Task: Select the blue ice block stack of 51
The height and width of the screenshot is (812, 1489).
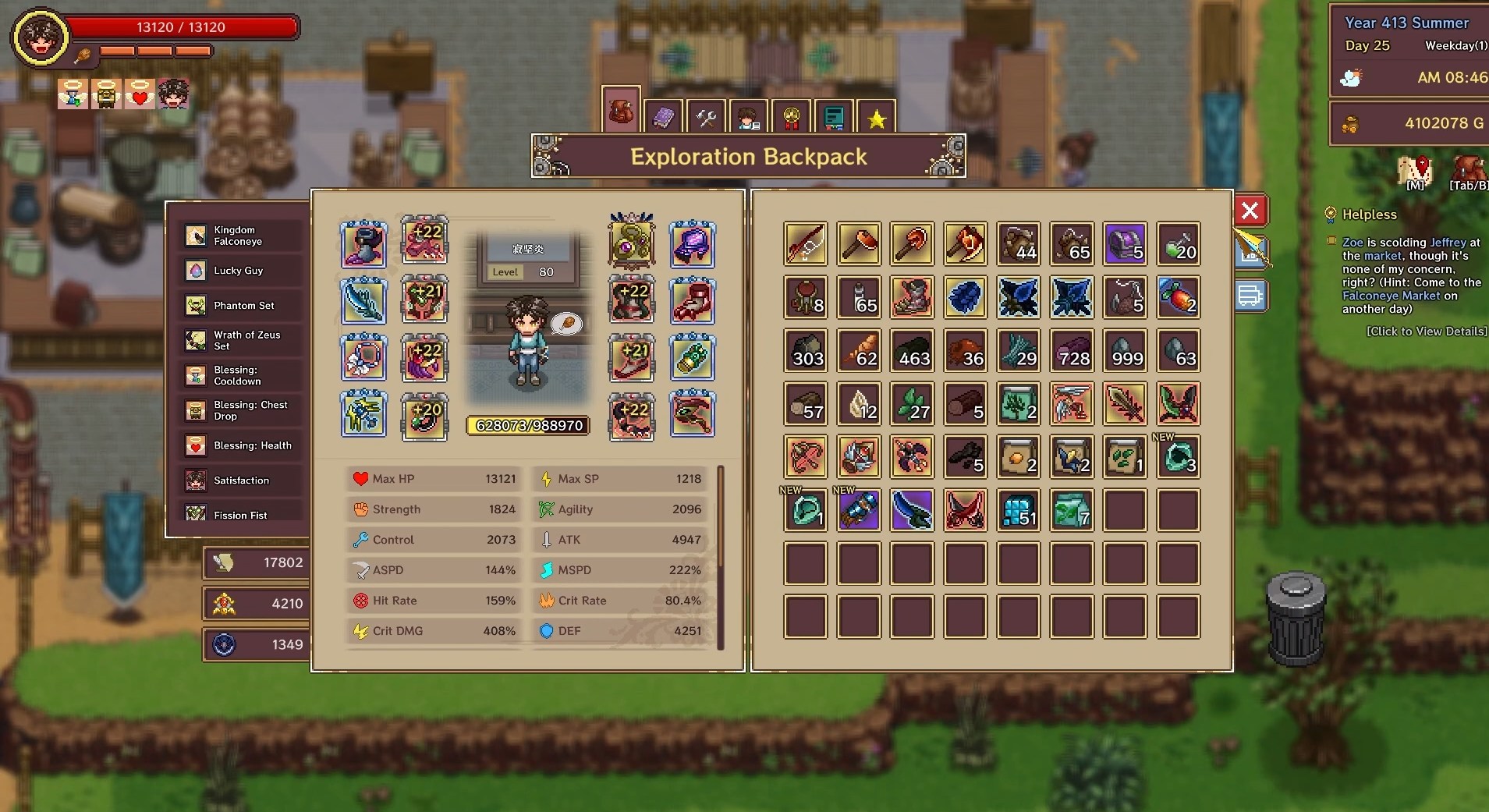Action: coord(1019,511)
